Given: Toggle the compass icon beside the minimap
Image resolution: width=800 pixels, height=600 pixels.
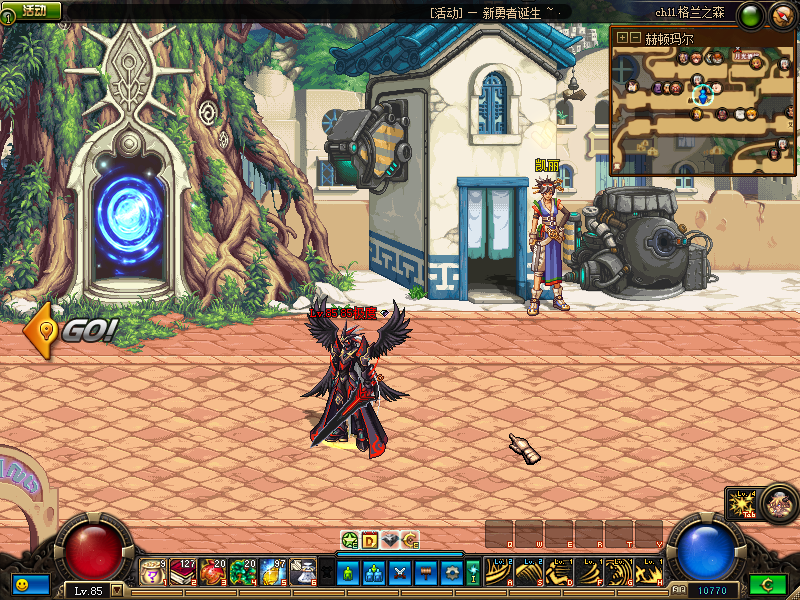Looking at the screenshot, I should (779, 14).
